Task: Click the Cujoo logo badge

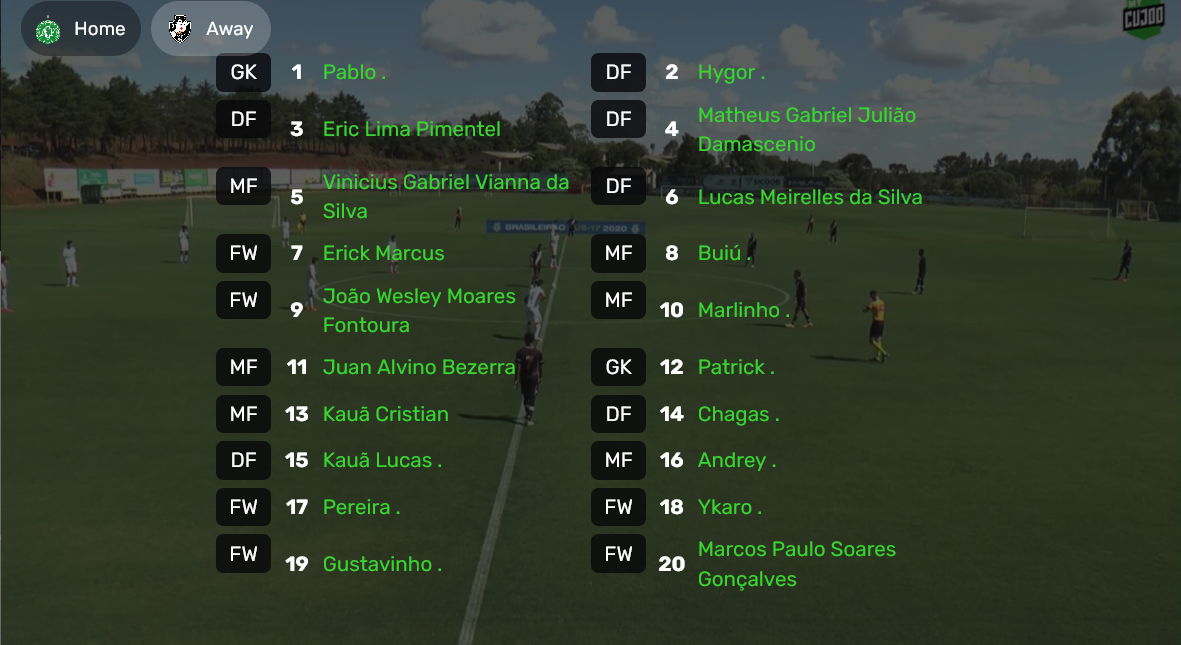Action: point(1143,19)
